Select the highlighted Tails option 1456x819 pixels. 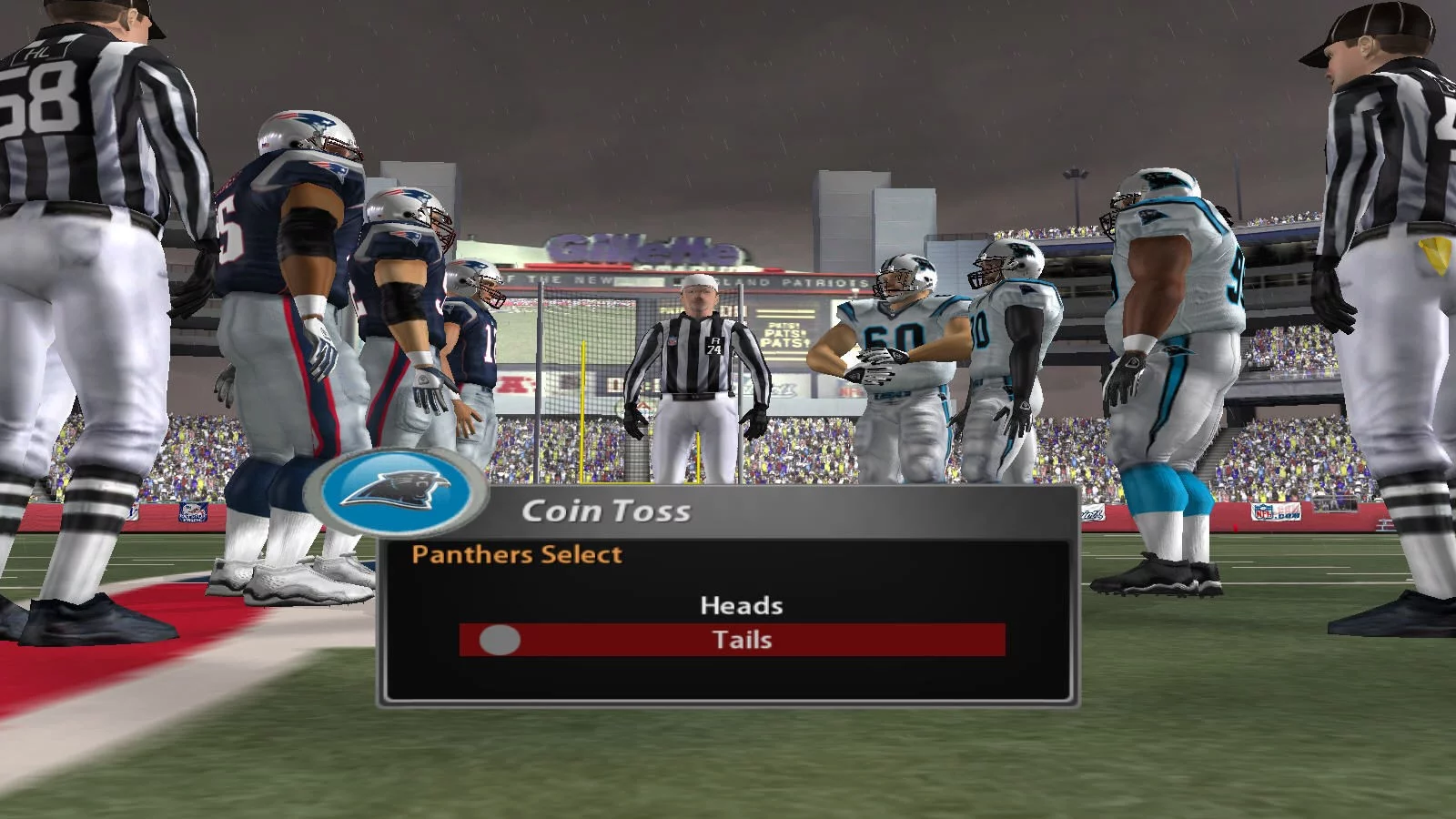tap(741, 640)
